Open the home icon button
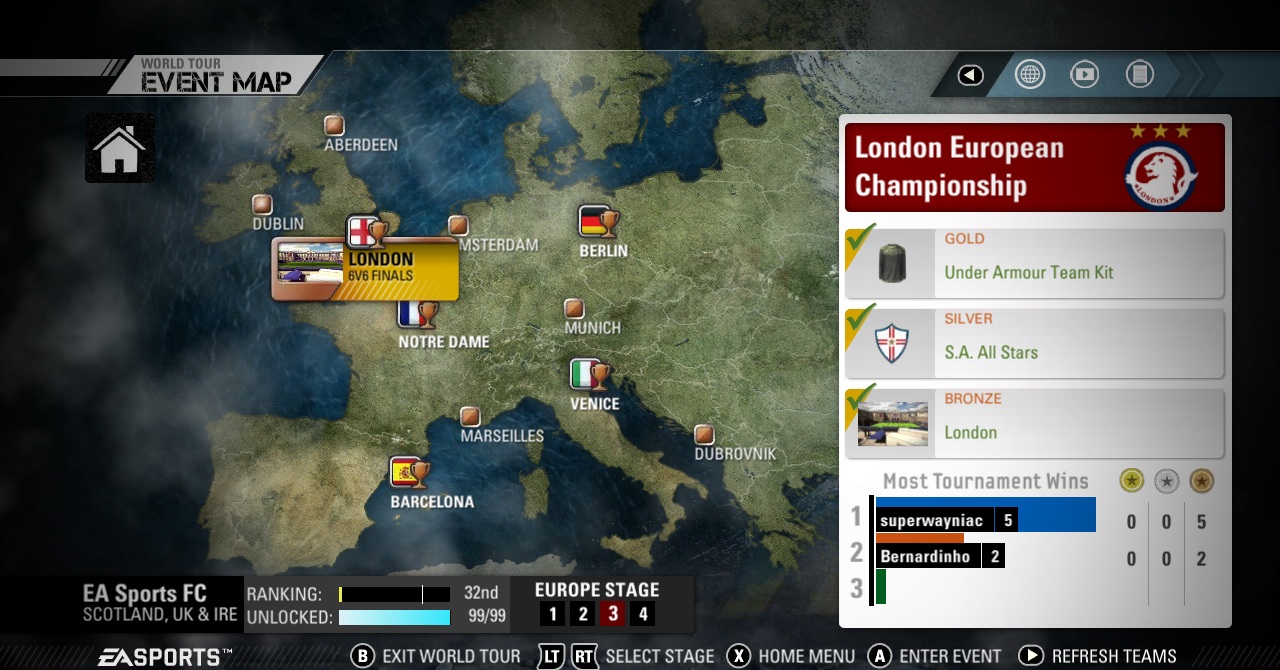The height and width of the screenshot is (670, 1280). point(120,148)
